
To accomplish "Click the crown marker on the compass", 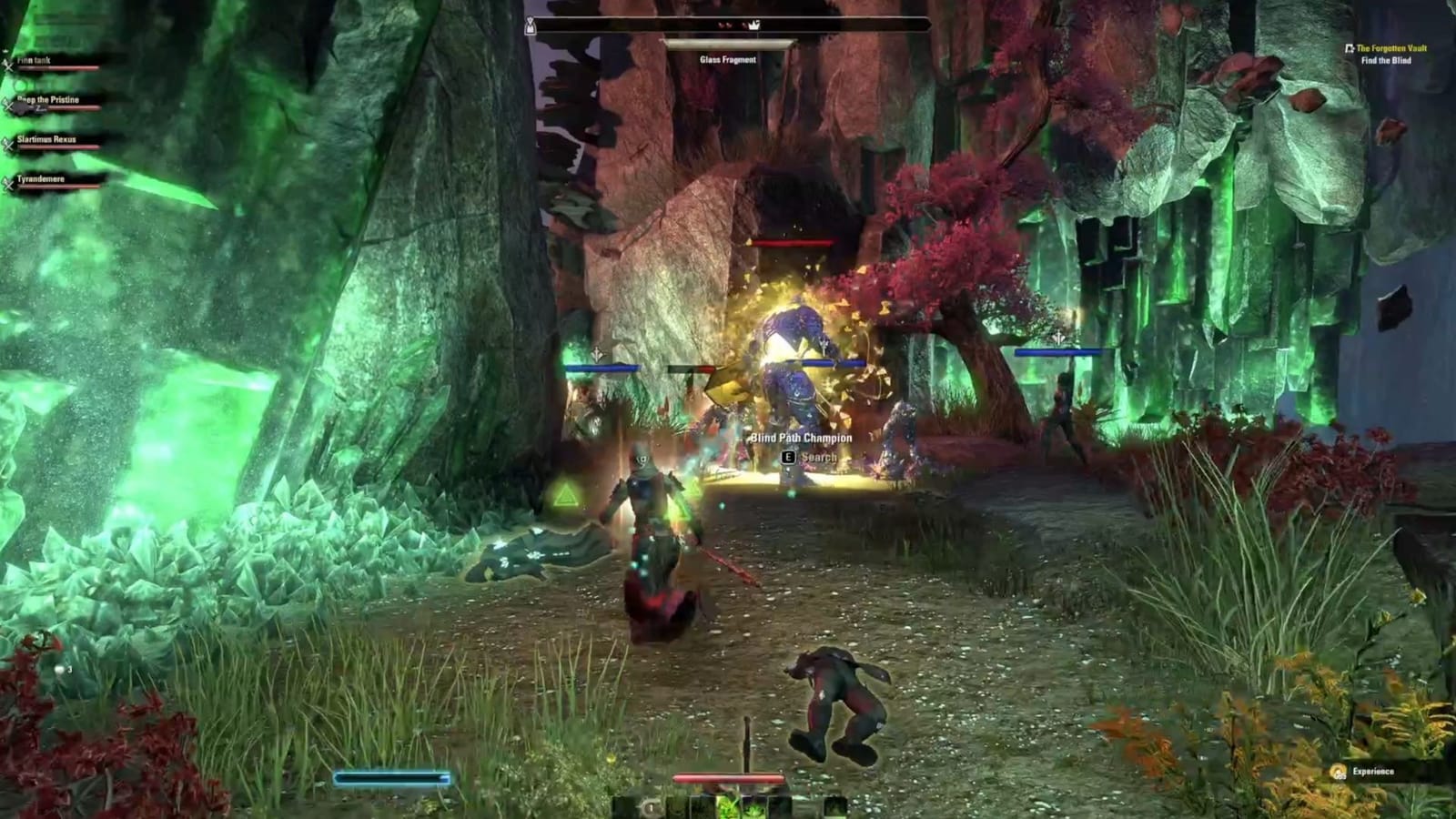I will click(x=754, y=25).
